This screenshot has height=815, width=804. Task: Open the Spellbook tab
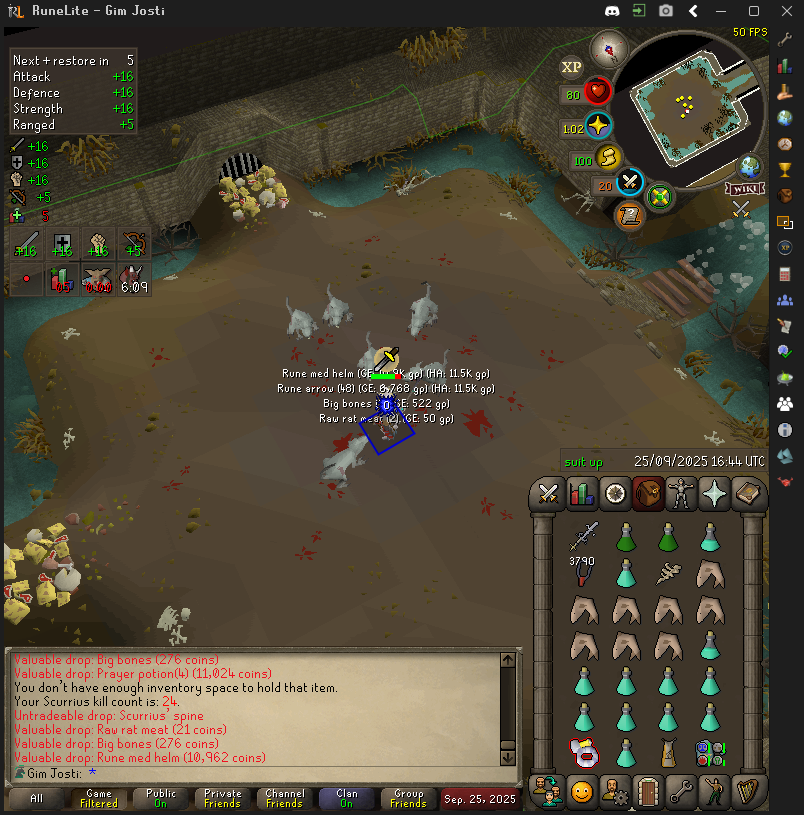(747, 494)
